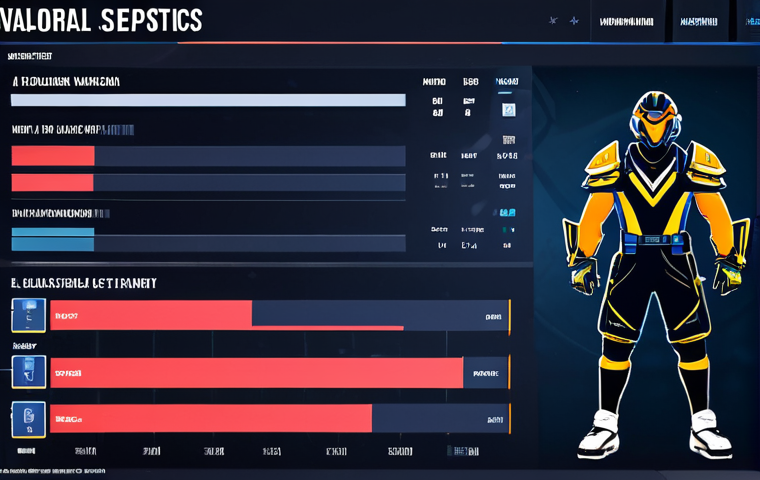760x480 pixels.
Task: Switch to the blue-labelled tab in the top bar
Action: pos(751,21)
